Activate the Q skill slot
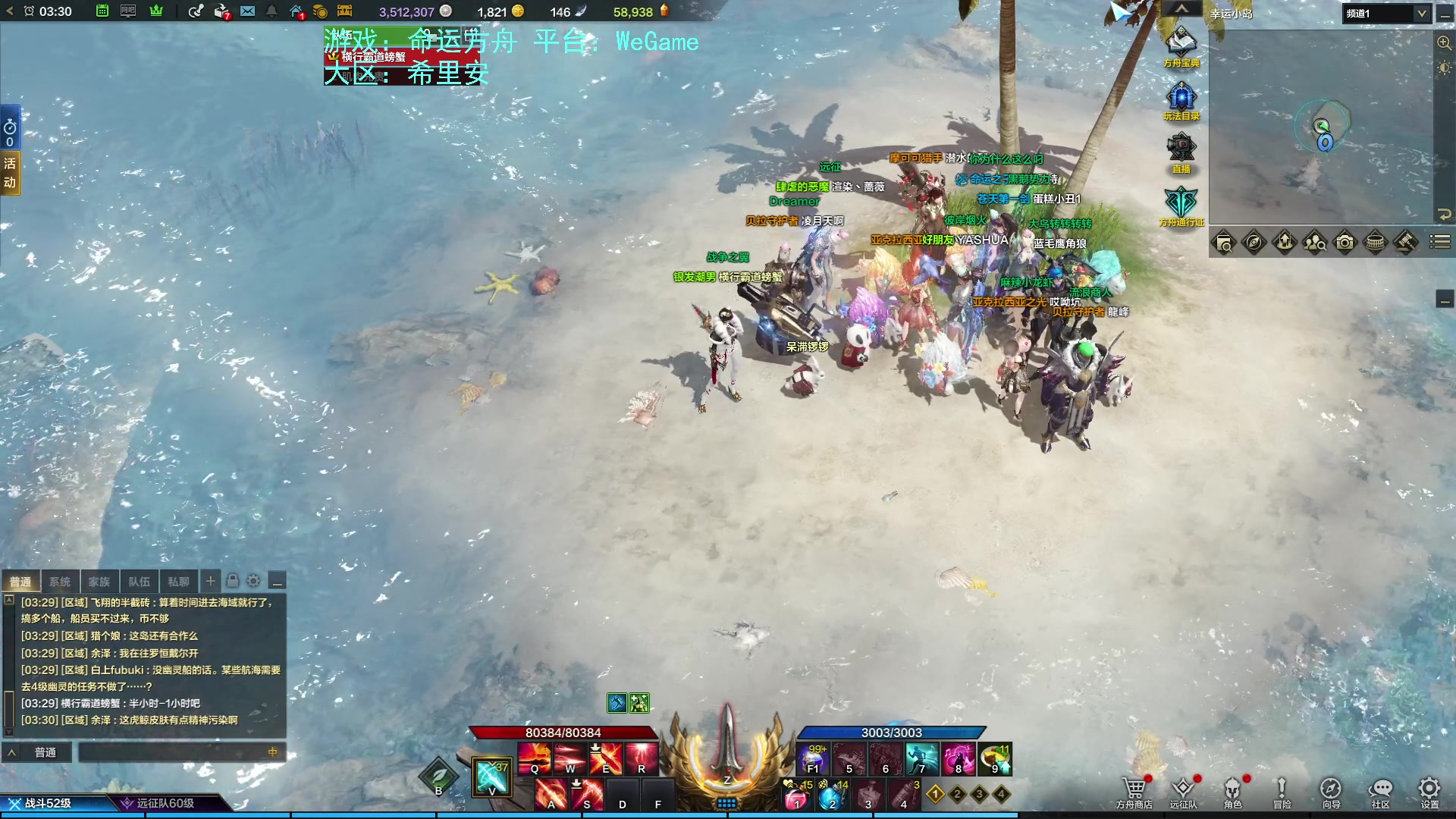This screenshot has height=819, width=1456. tap(535, 758)
